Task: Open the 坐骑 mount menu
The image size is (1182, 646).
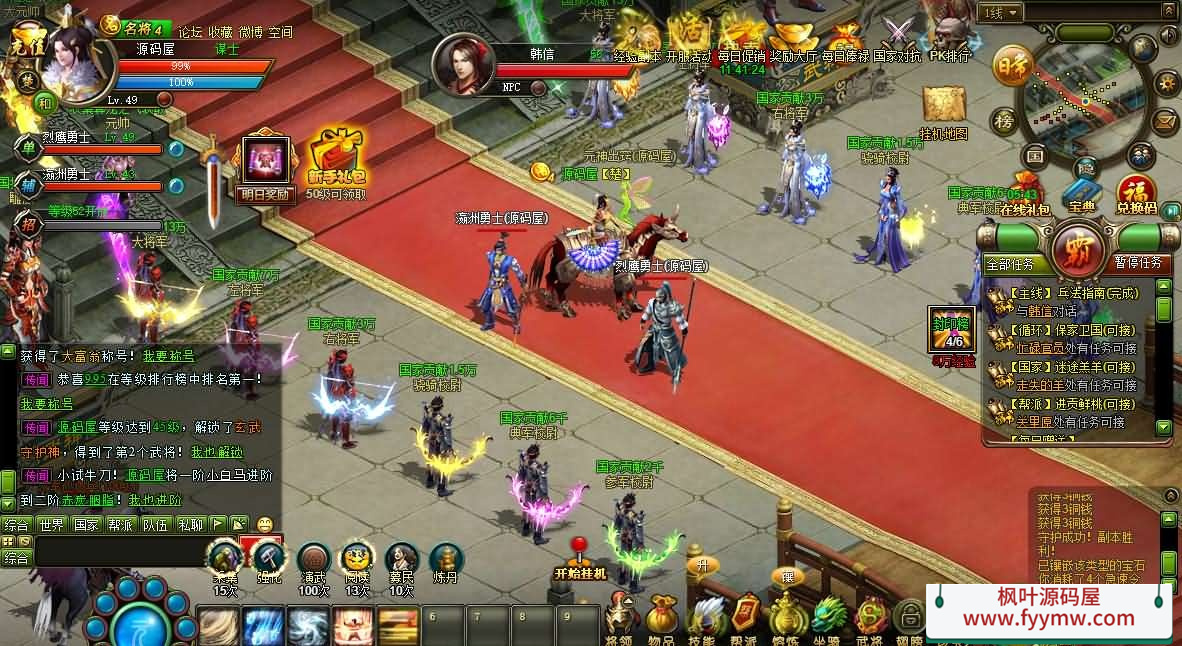Action: click(x=827, y=618)
